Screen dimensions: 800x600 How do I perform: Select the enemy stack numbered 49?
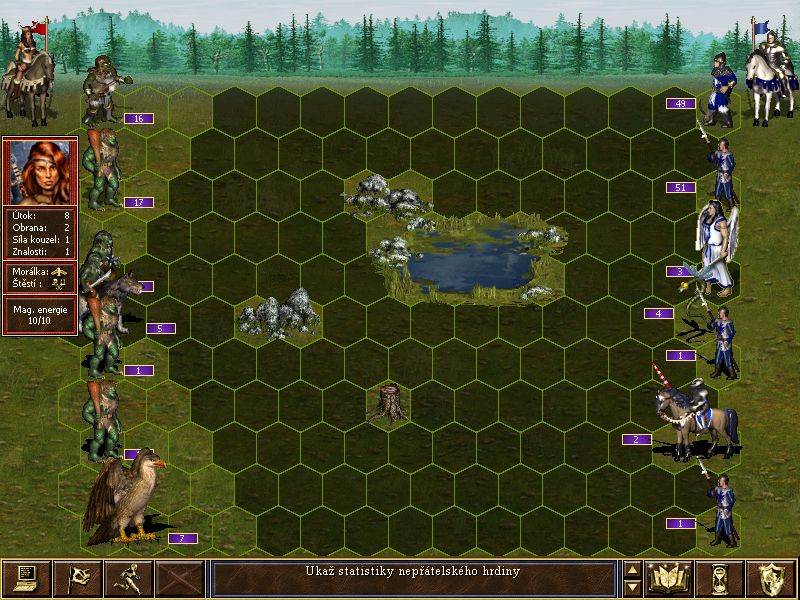point(720,92)
